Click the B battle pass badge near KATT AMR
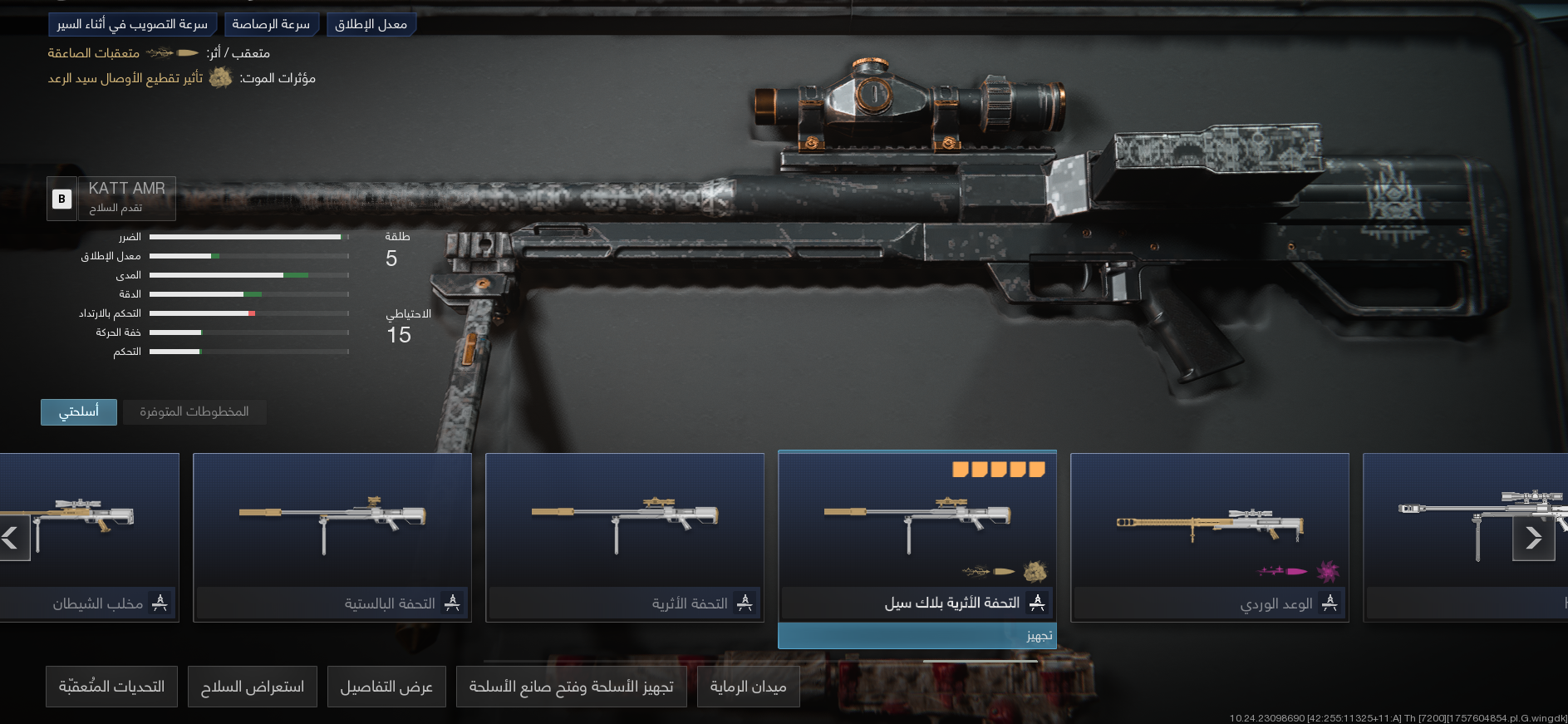This screenshot has height=724, width=1568. point(61,199)
